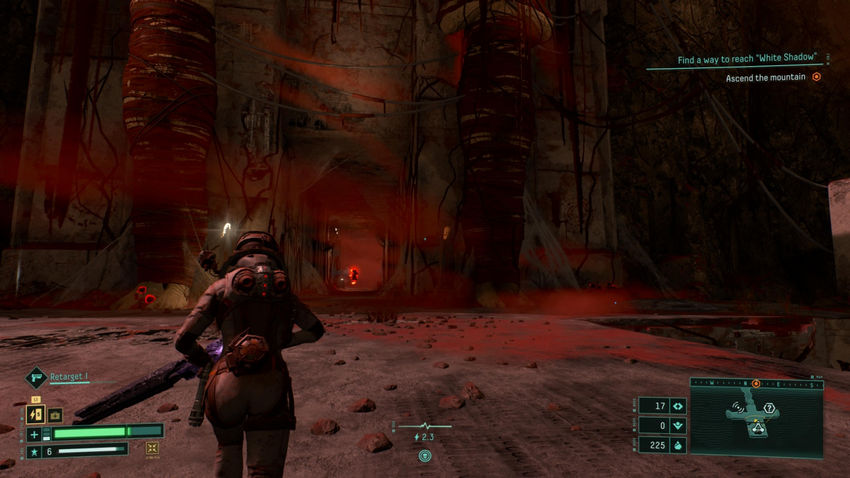Select the Retarget pistol weapon icon
Image resolution: width=850 pixels, height=478 pixels.
click(35, 378)
